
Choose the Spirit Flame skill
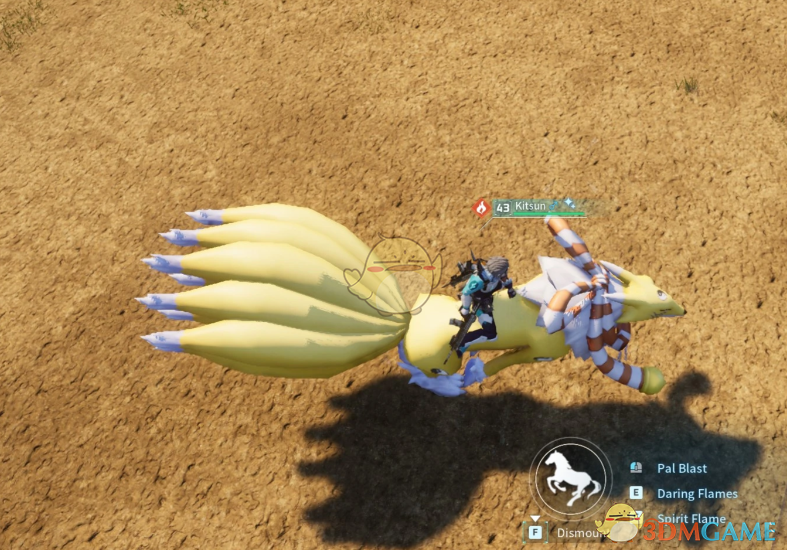tap(690, 518)
